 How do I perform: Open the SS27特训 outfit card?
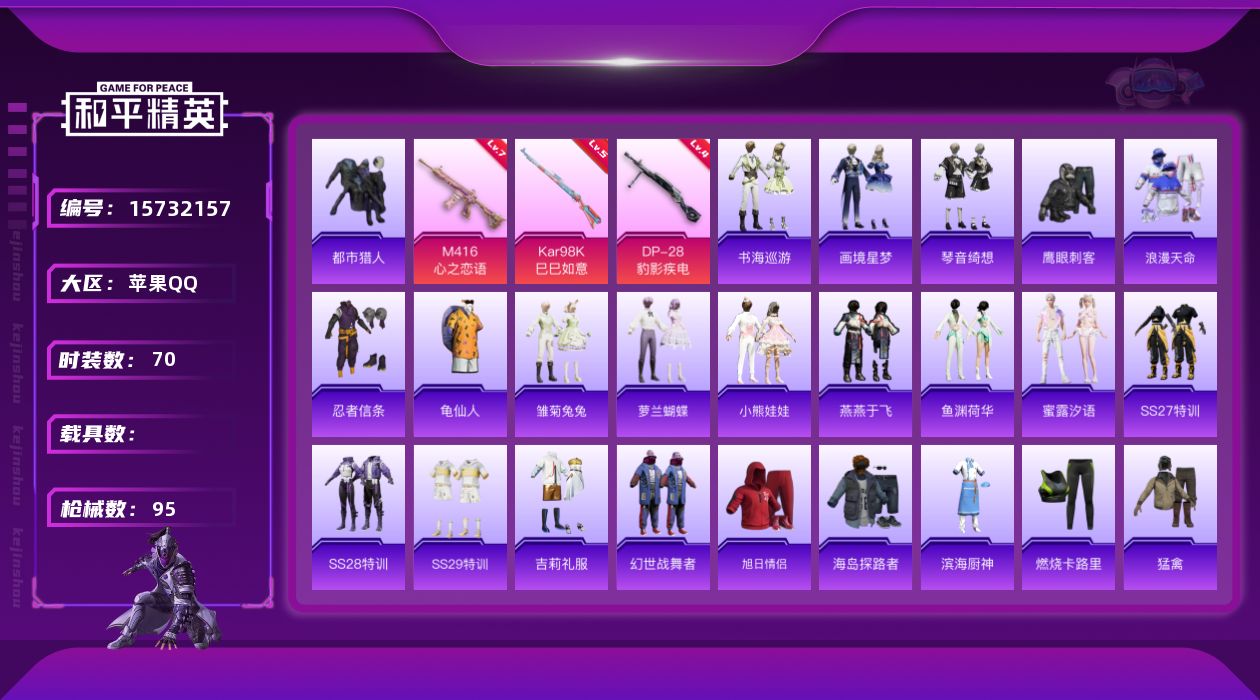click(1170, 363)
